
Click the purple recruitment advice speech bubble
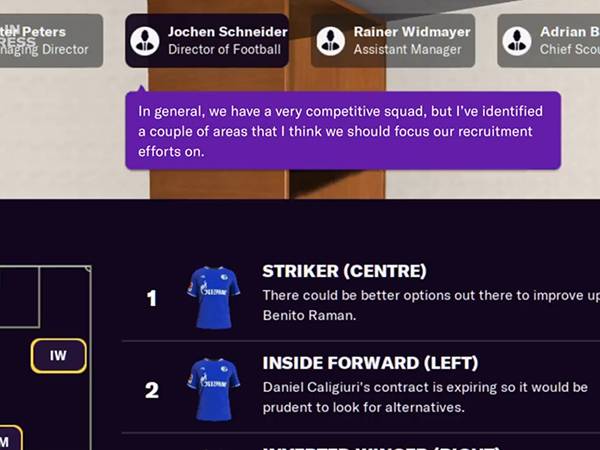pos(342,131)
